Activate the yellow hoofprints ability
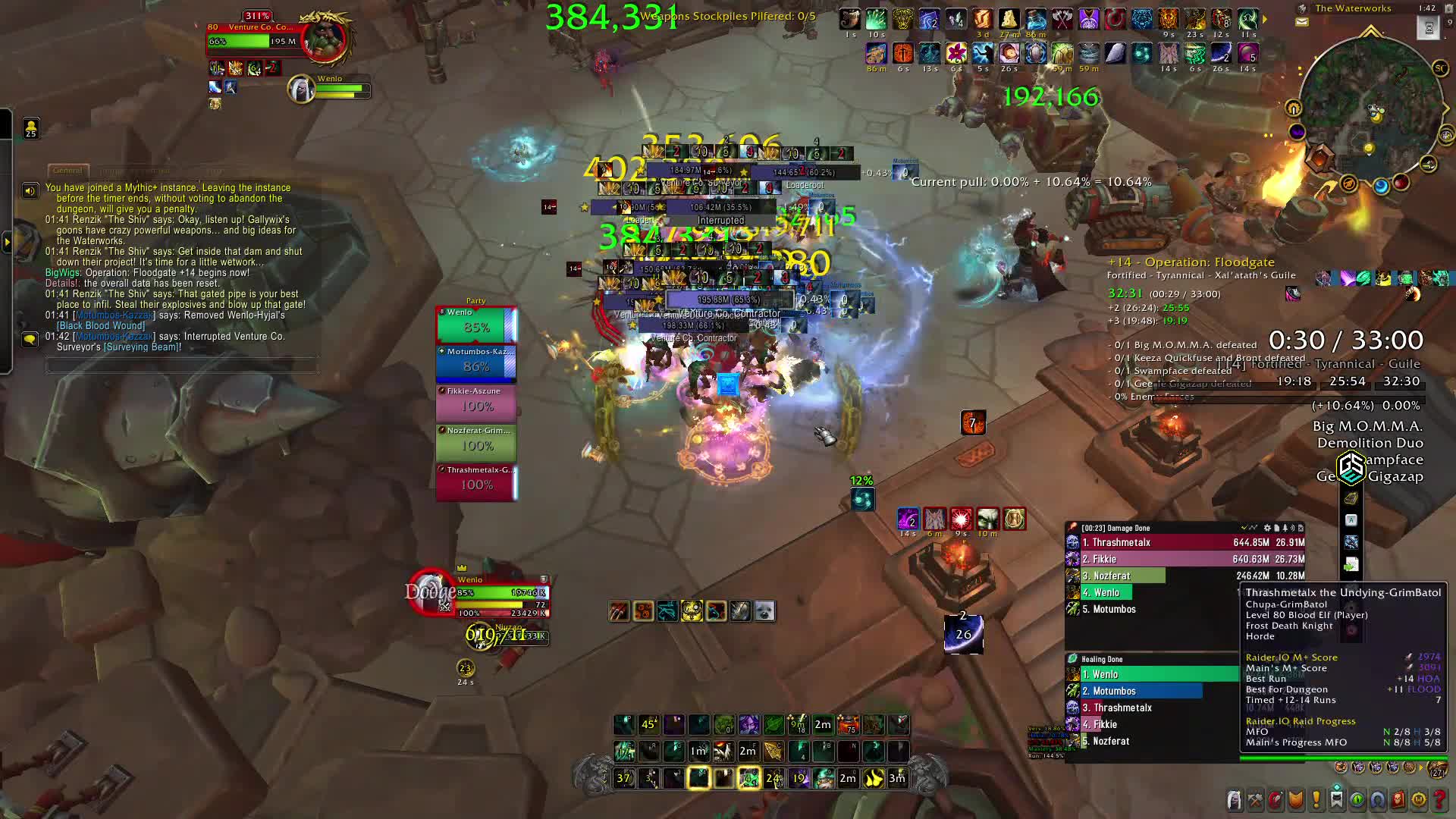This screenshot has width=1456, height=819. (x=874, y=778)
